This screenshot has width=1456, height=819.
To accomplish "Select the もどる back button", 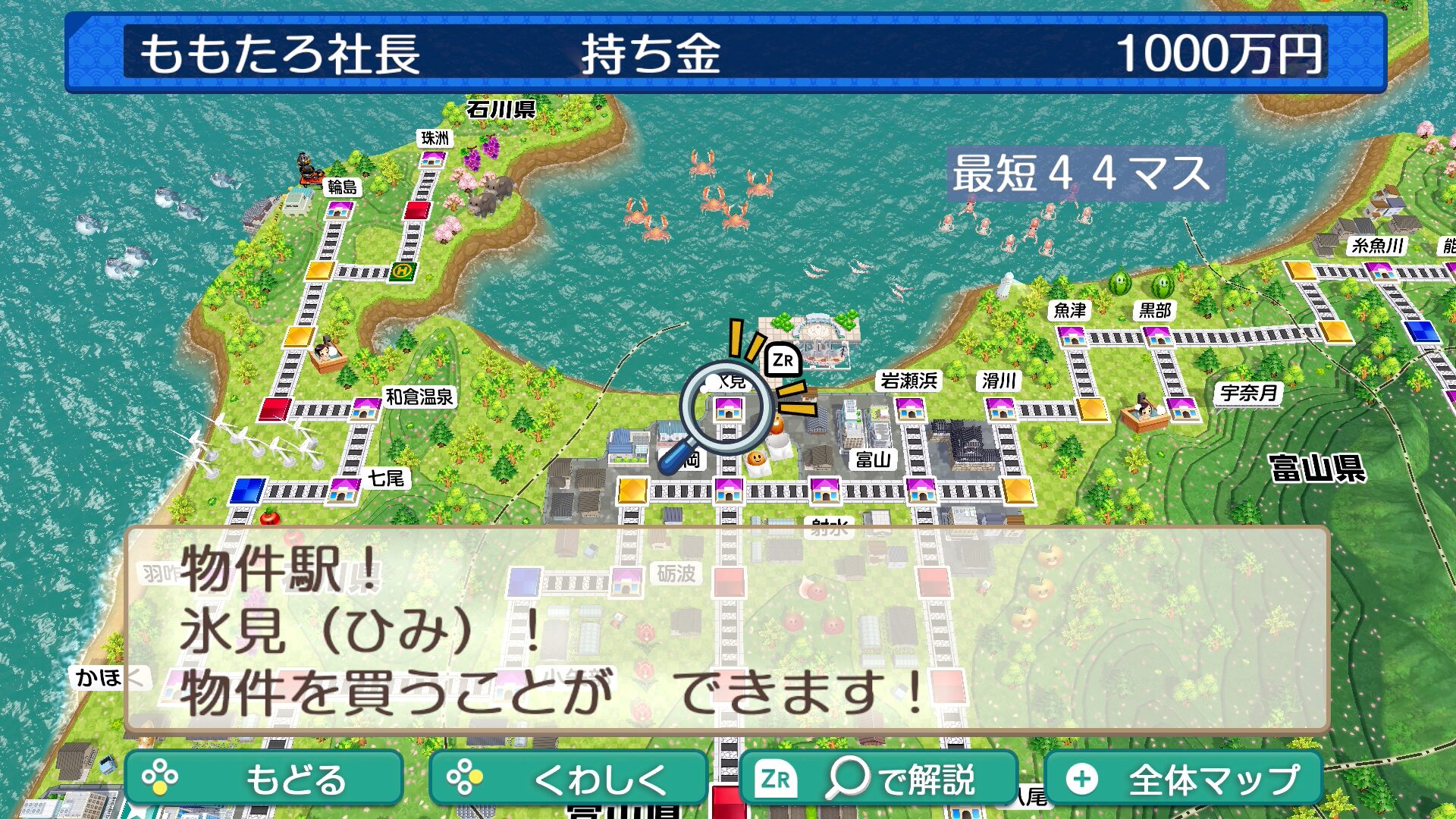I will pyautogui.click(x=263, y=778).
